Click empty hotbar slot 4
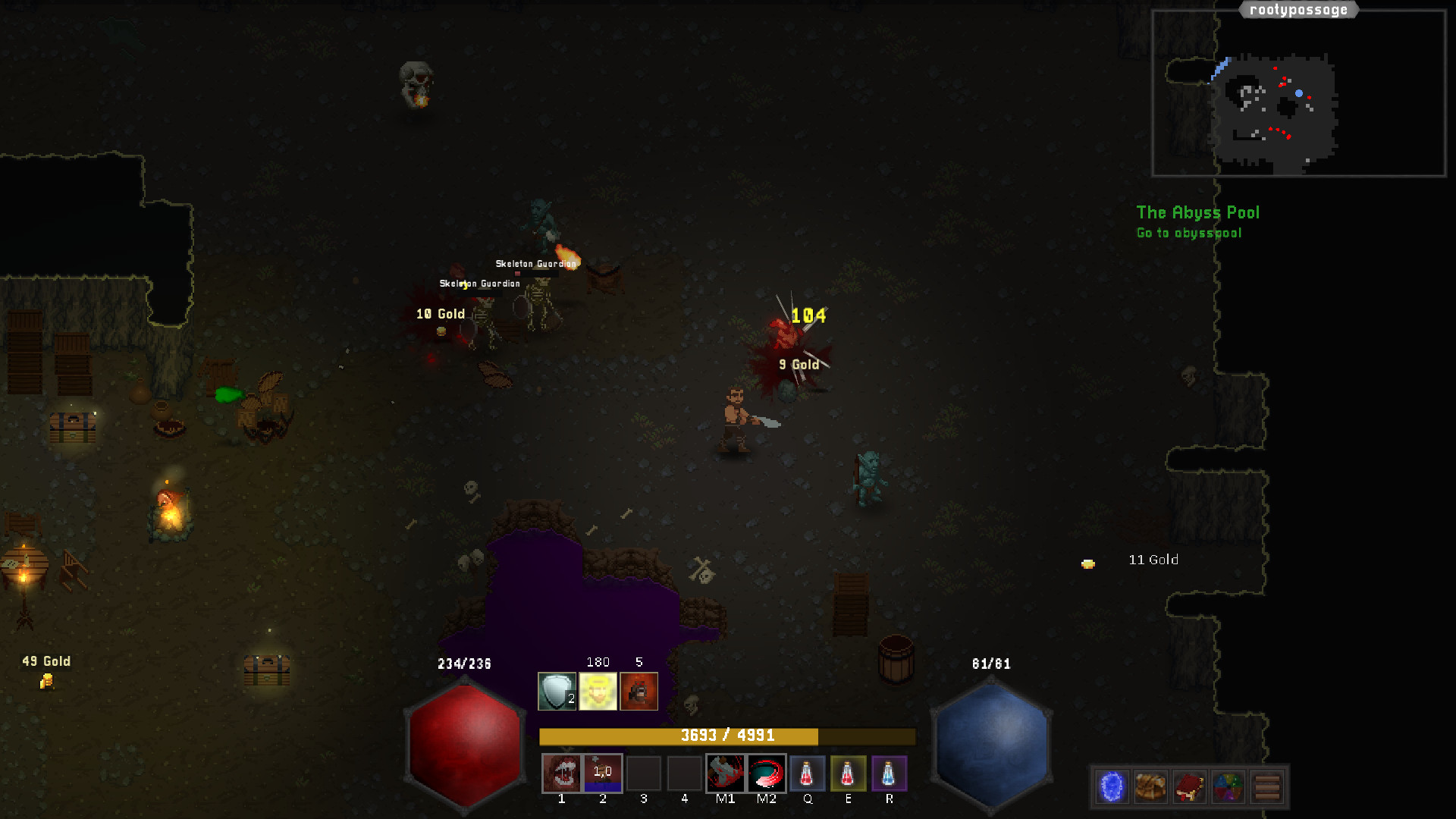The width and height of the screenshot is (1456, 819). [684, 773]
